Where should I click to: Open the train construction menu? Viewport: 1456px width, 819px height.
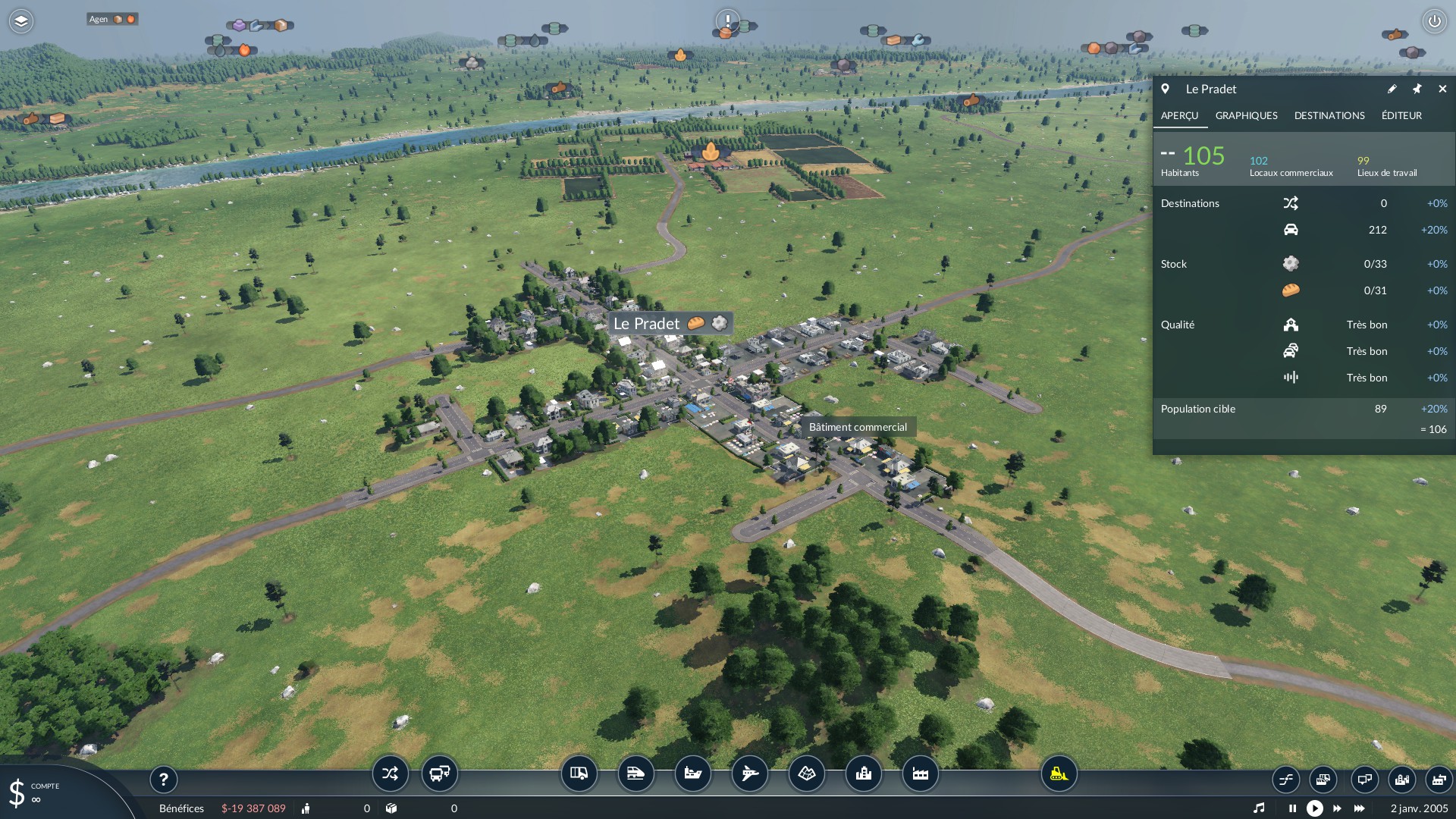pyautogui.click(x=635, y=773)
